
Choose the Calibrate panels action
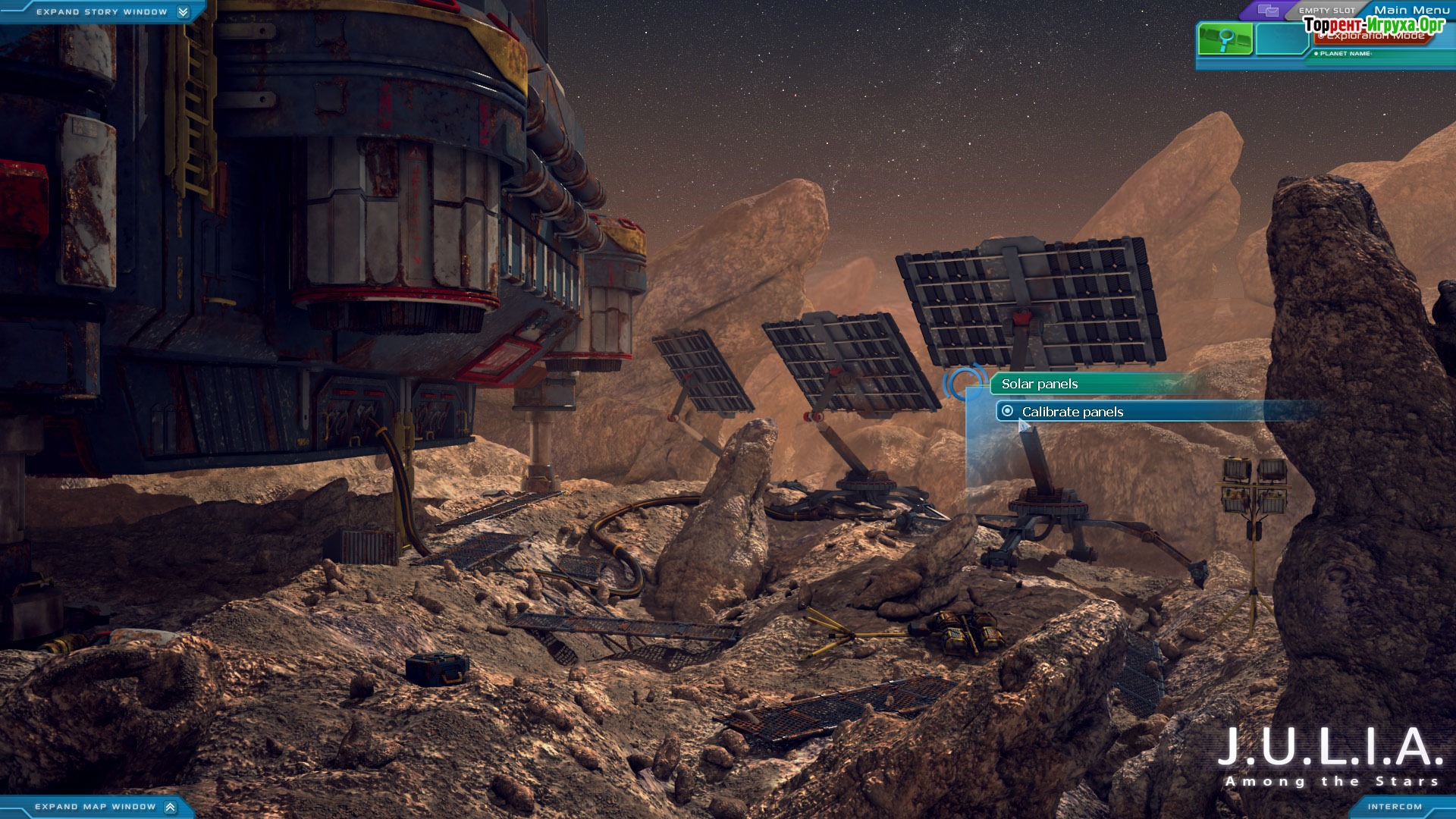coord(1072,412)
